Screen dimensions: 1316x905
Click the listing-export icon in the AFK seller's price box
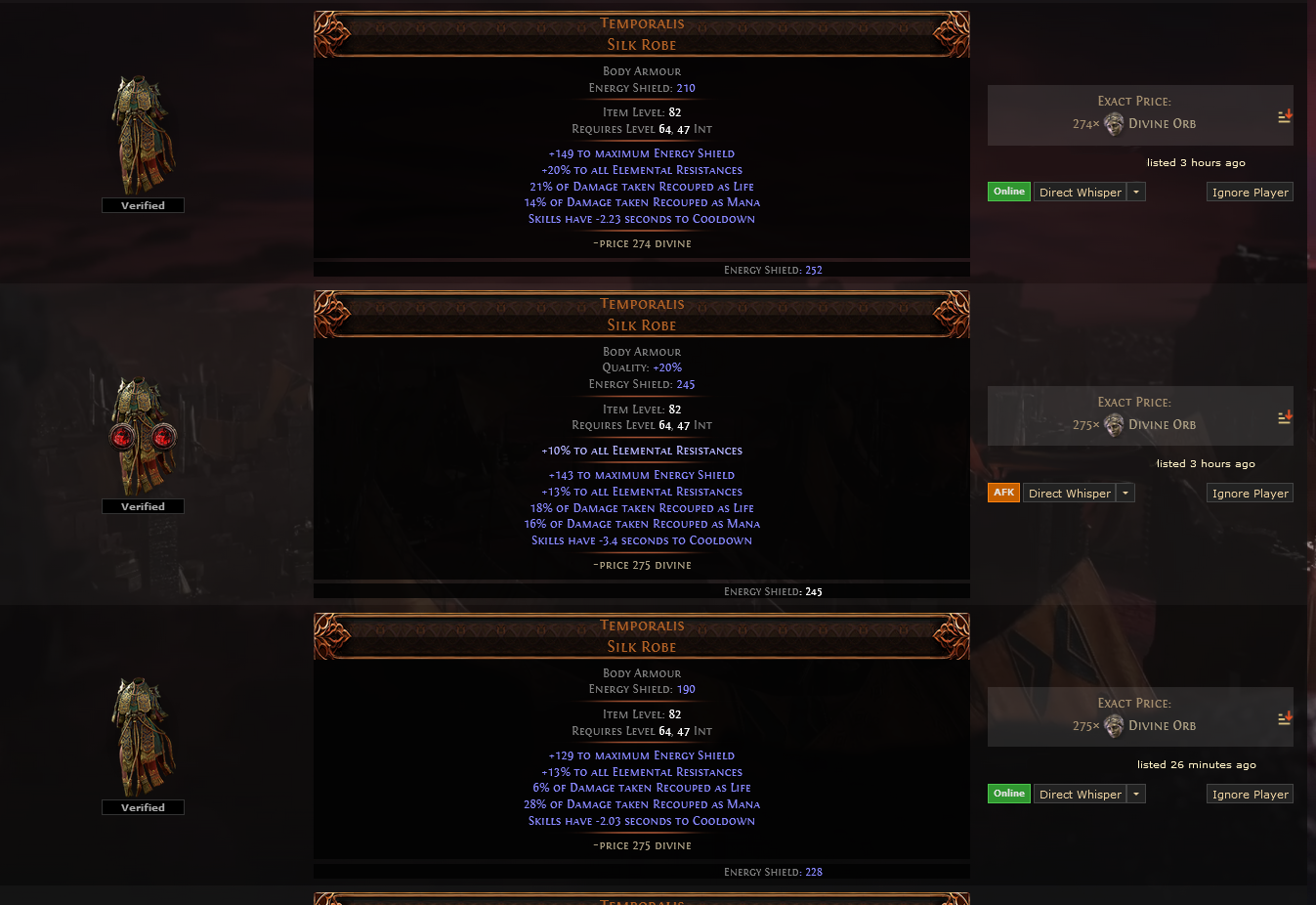[x=1284, y=416]
